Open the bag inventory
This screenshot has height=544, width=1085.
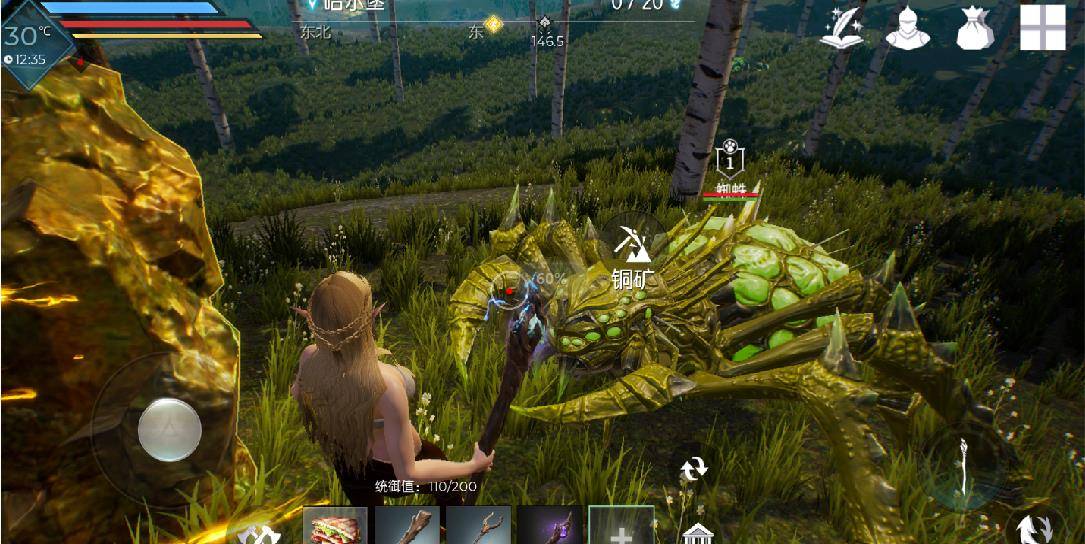coord(974,27)
